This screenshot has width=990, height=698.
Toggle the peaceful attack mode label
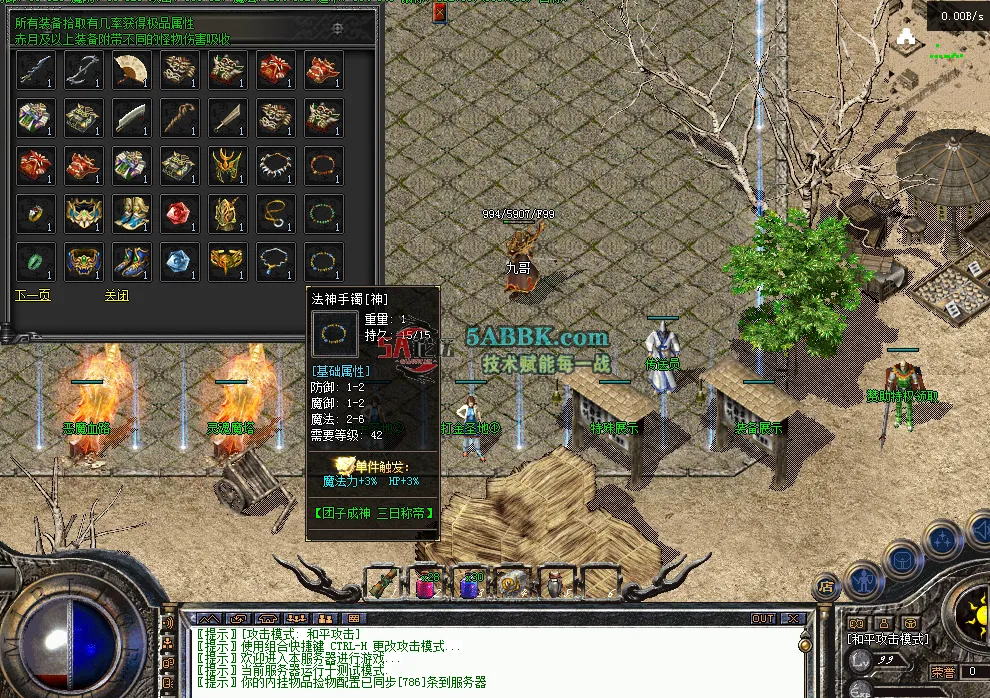click(888, 639)
